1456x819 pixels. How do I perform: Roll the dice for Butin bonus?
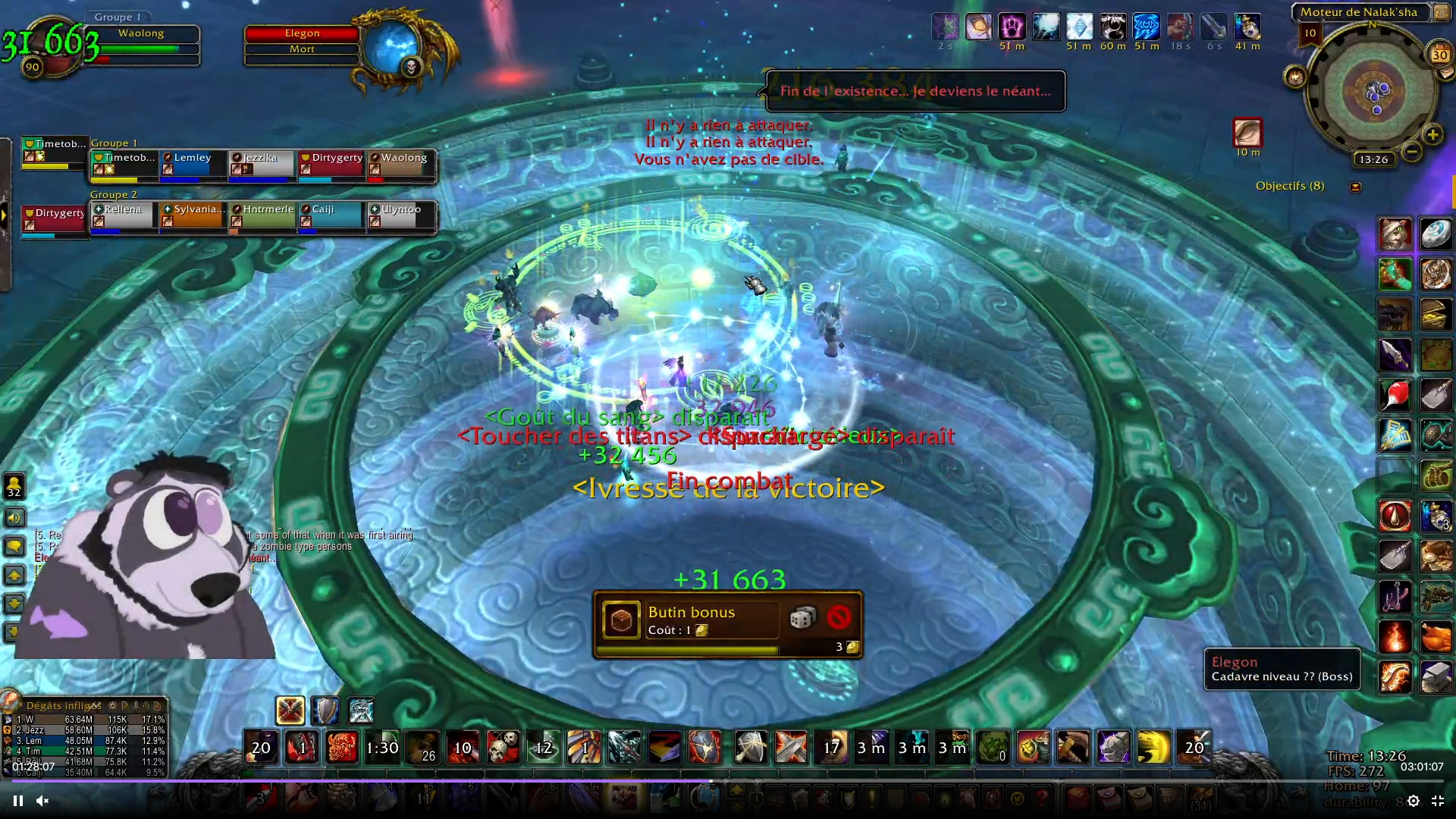pyautogui.click(x=802, y=618)
